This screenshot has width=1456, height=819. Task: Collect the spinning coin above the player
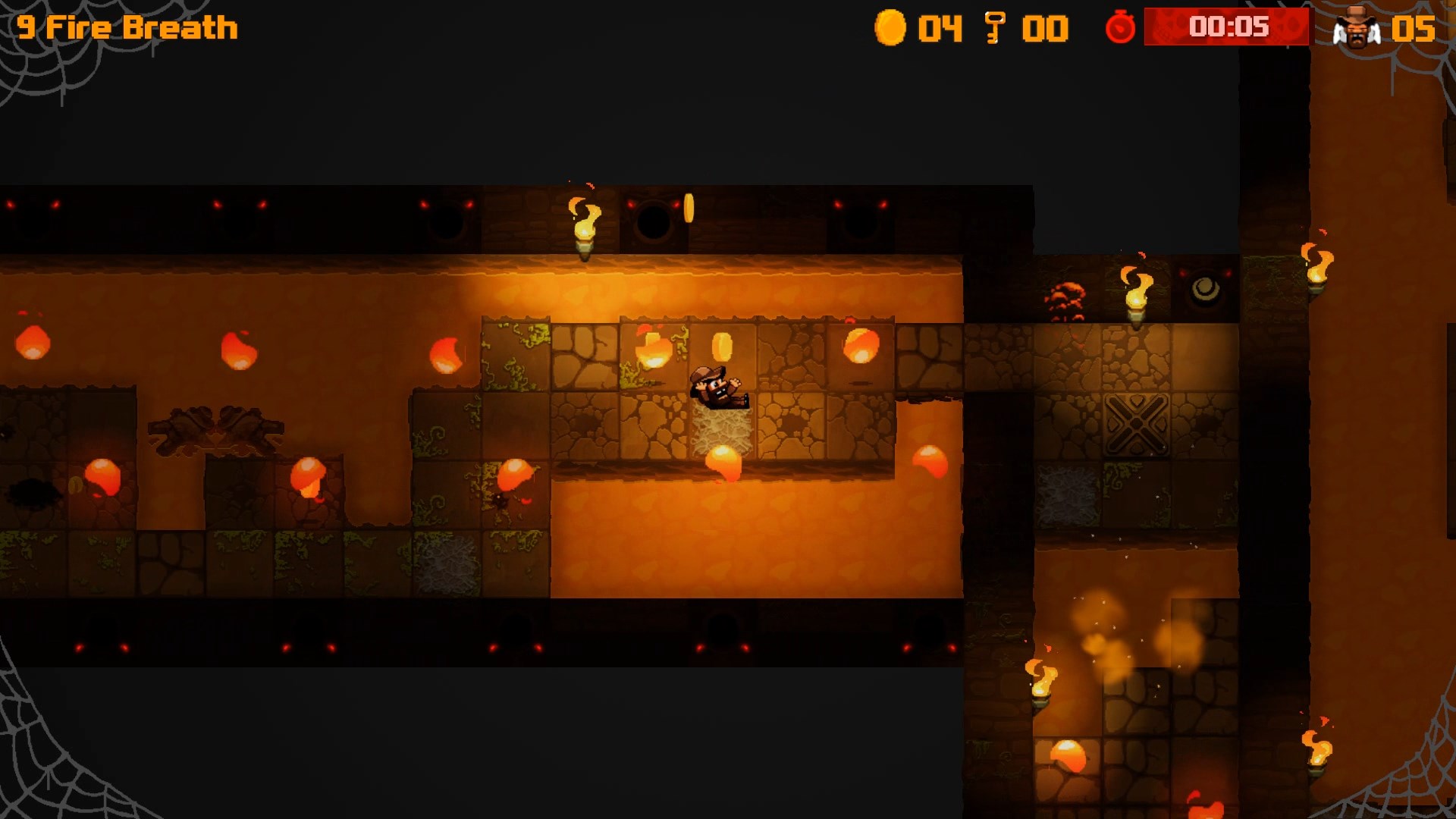(x=721, y=344)
